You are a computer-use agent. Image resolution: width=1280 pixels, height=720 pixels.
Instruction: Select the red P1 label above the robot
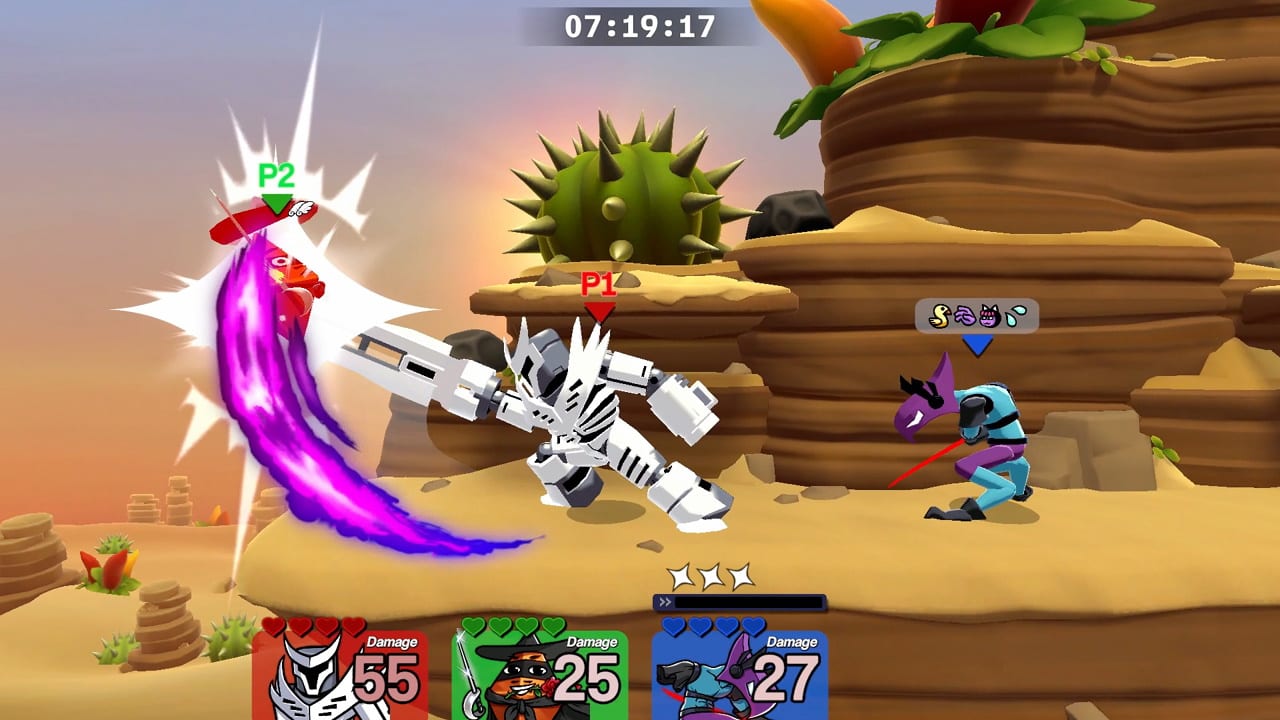(597, 283)
